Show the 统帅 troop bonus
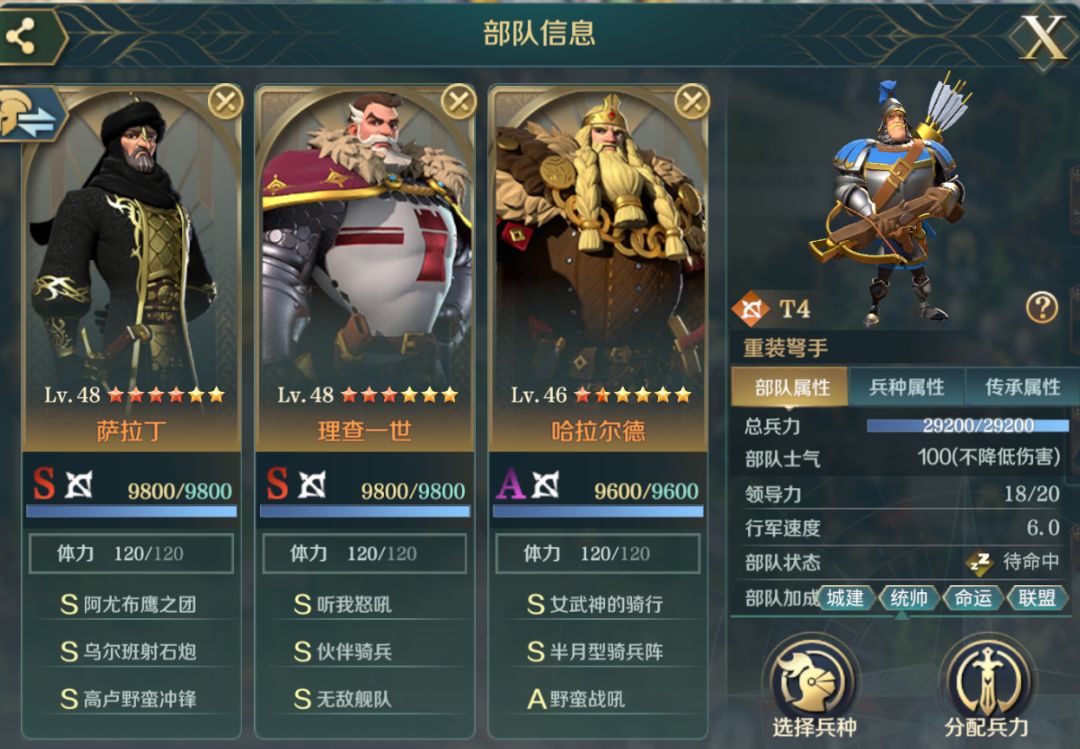This screenshot has width=1080, height=749. [909, 598]
